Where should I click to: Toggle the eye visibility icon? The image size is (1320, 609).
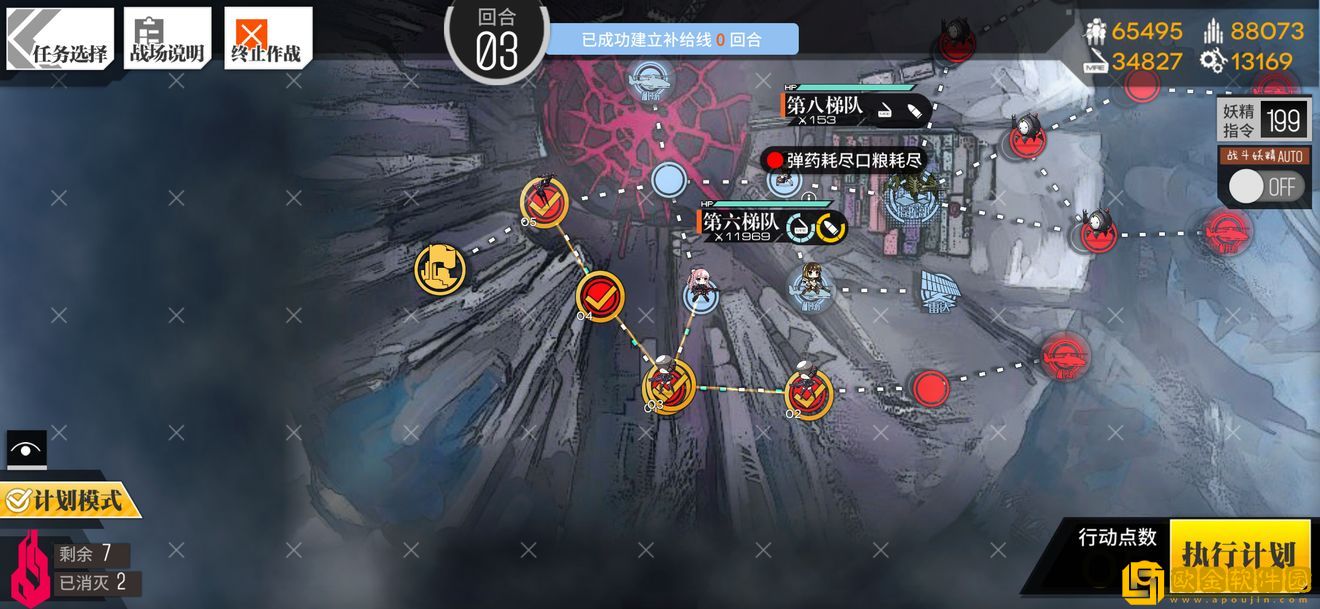tap(26, 449)
